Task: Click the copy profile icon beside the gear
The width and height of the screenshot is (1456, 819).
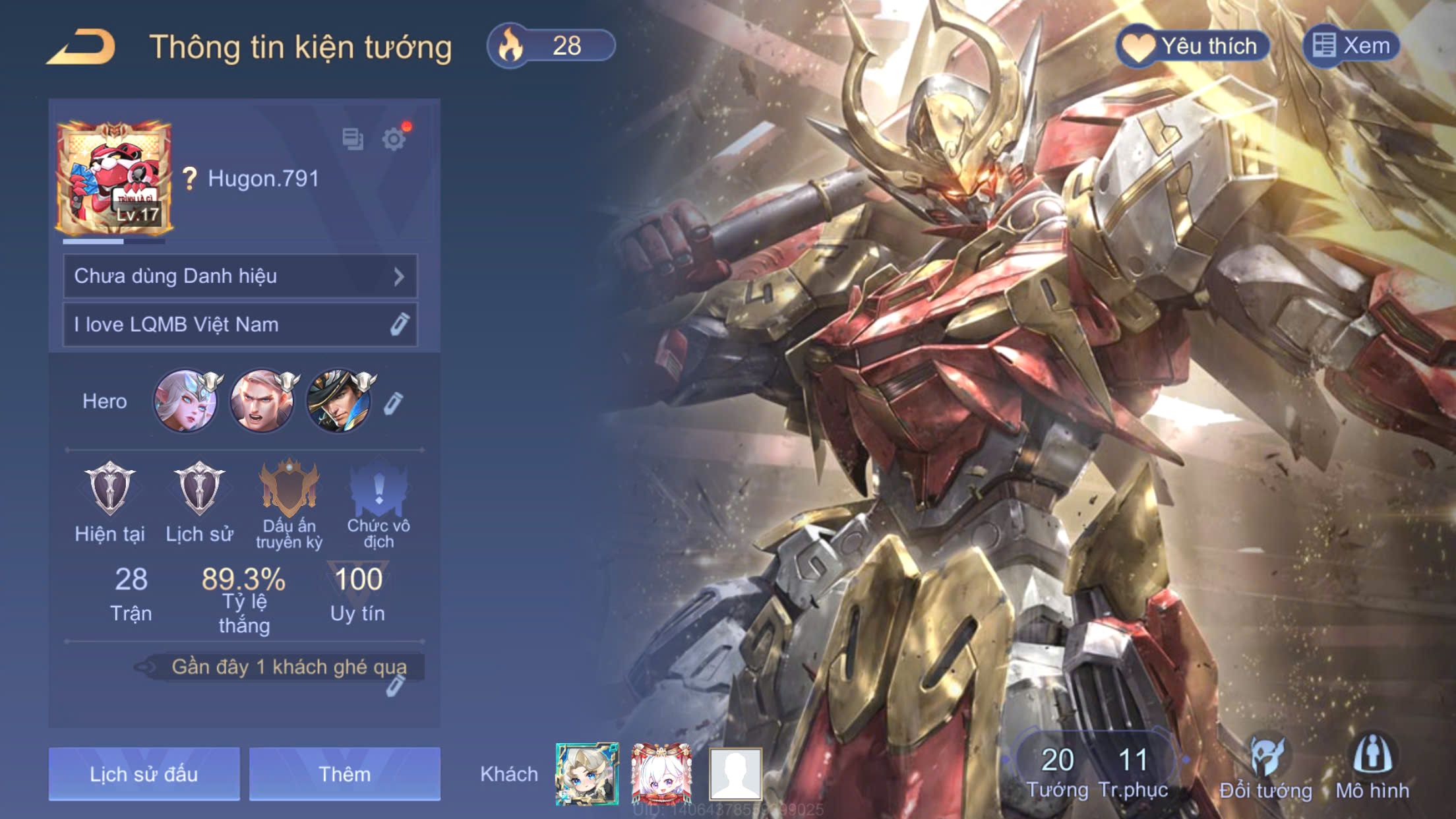Action: pos(353,138)
